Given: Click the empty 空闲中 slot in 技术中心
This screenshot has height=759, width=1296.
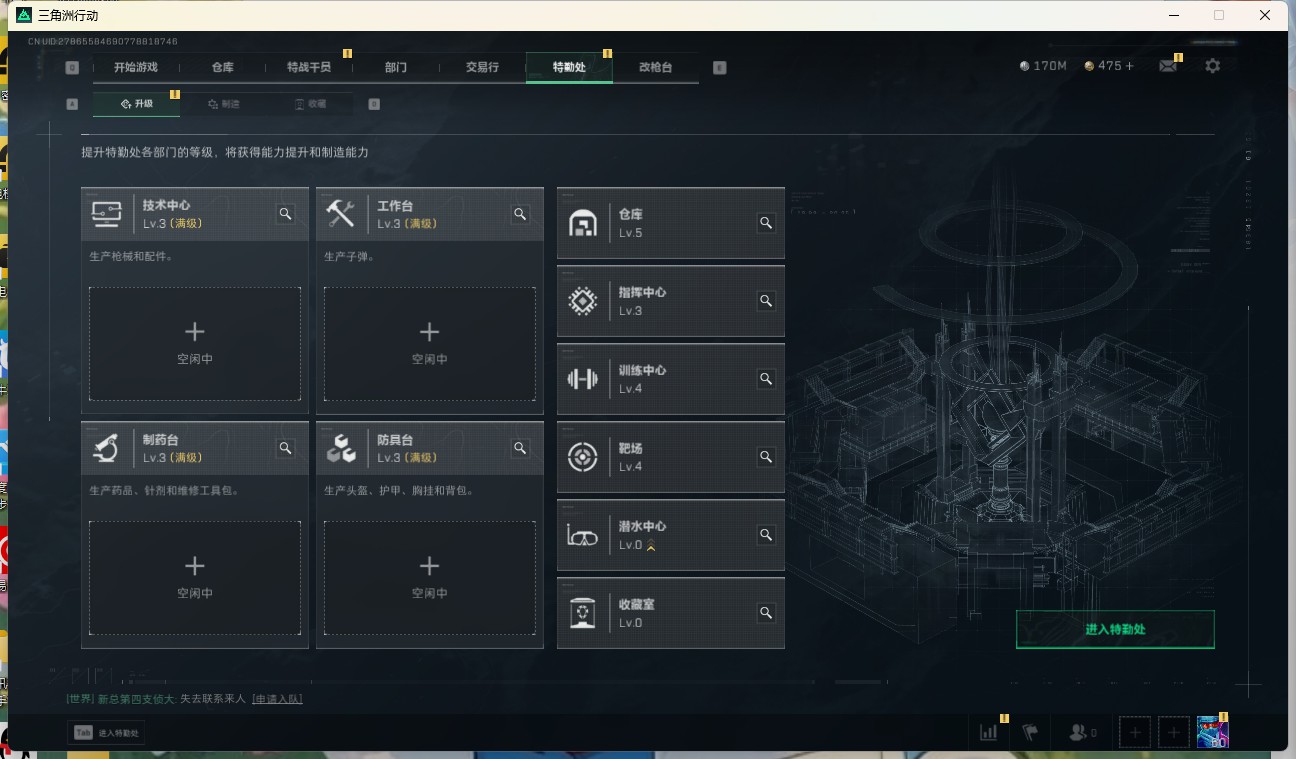Looking at the screenshot, I should pos(194,344).
